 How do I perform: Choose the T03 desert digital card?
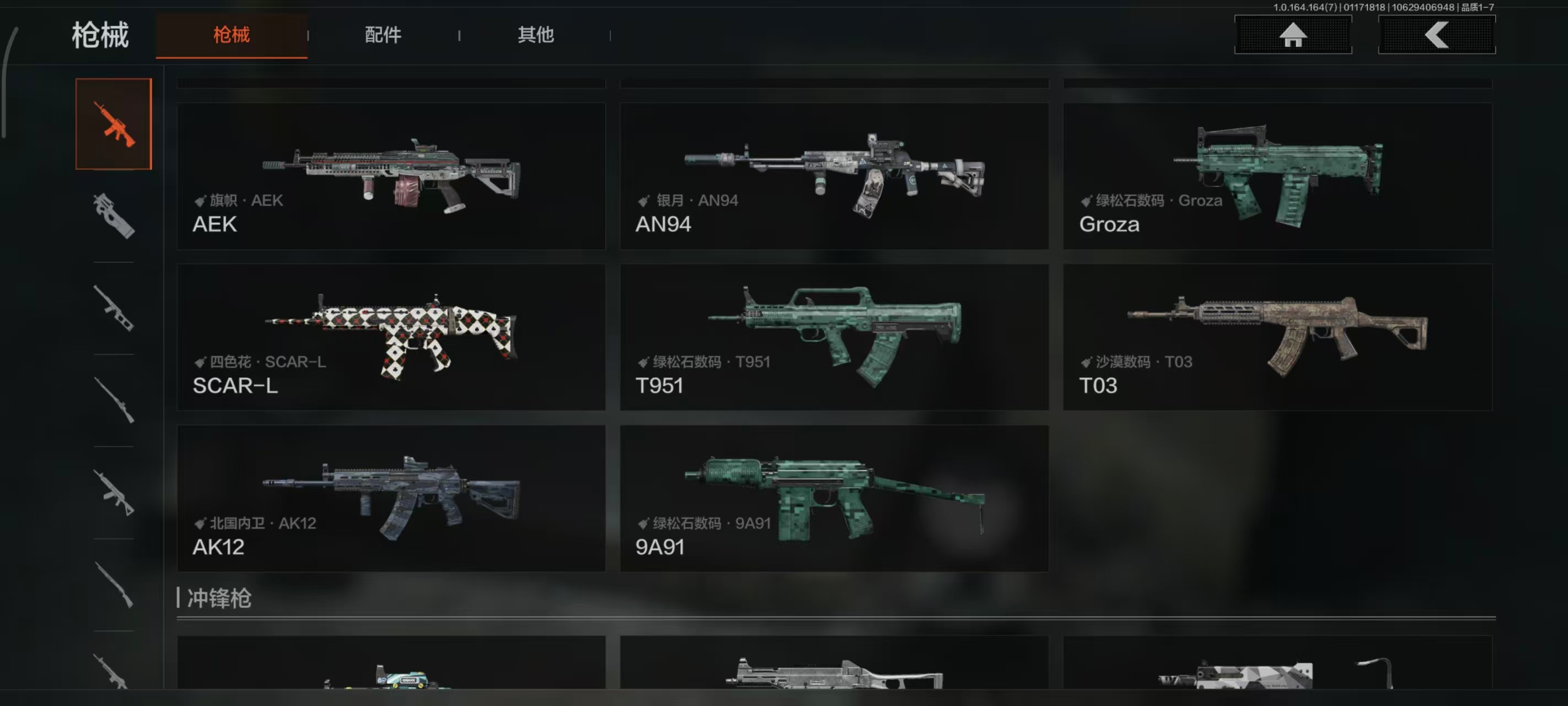coord(1277,337)
